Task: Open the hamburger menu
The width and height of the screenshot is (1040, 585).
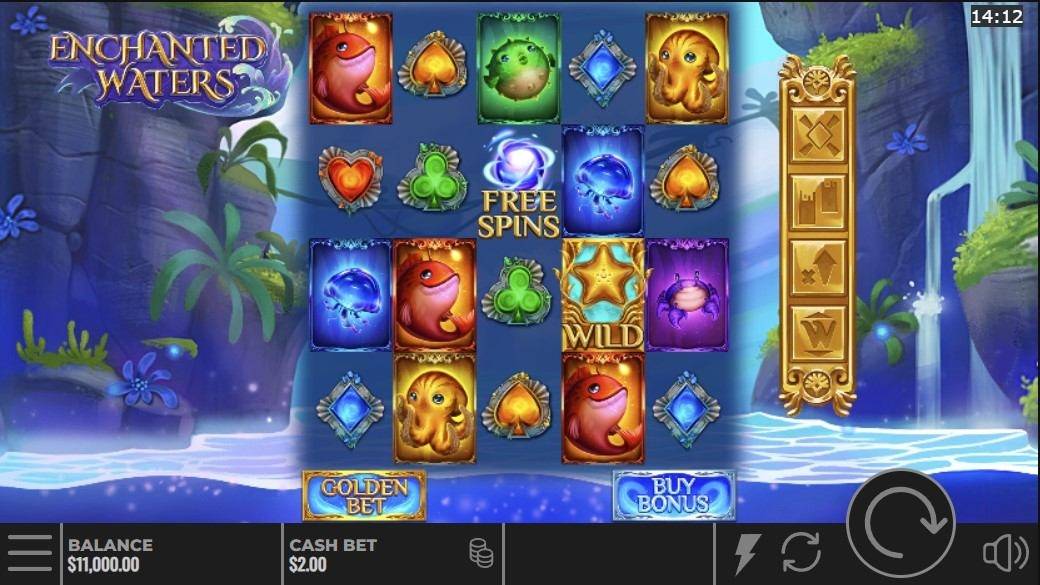Action: (29, 553)
